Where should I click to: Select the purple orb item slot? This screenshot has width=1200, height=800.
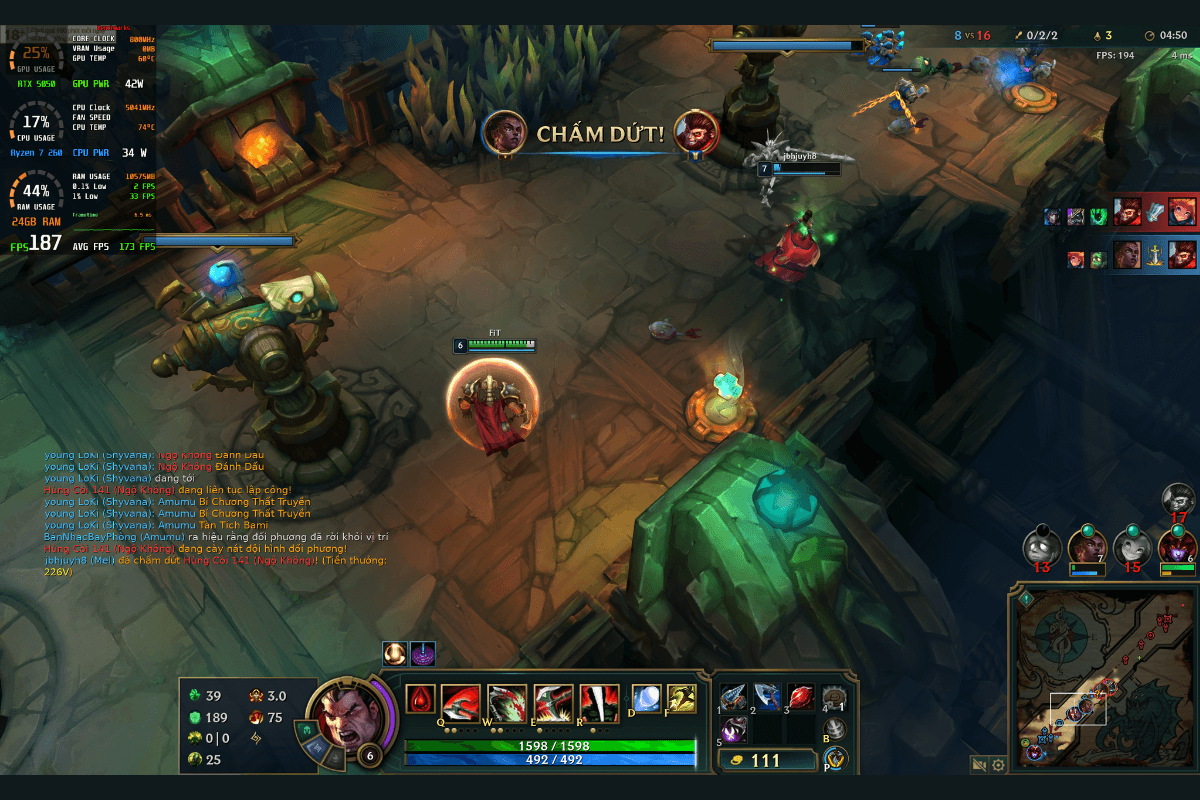(732, 730)
